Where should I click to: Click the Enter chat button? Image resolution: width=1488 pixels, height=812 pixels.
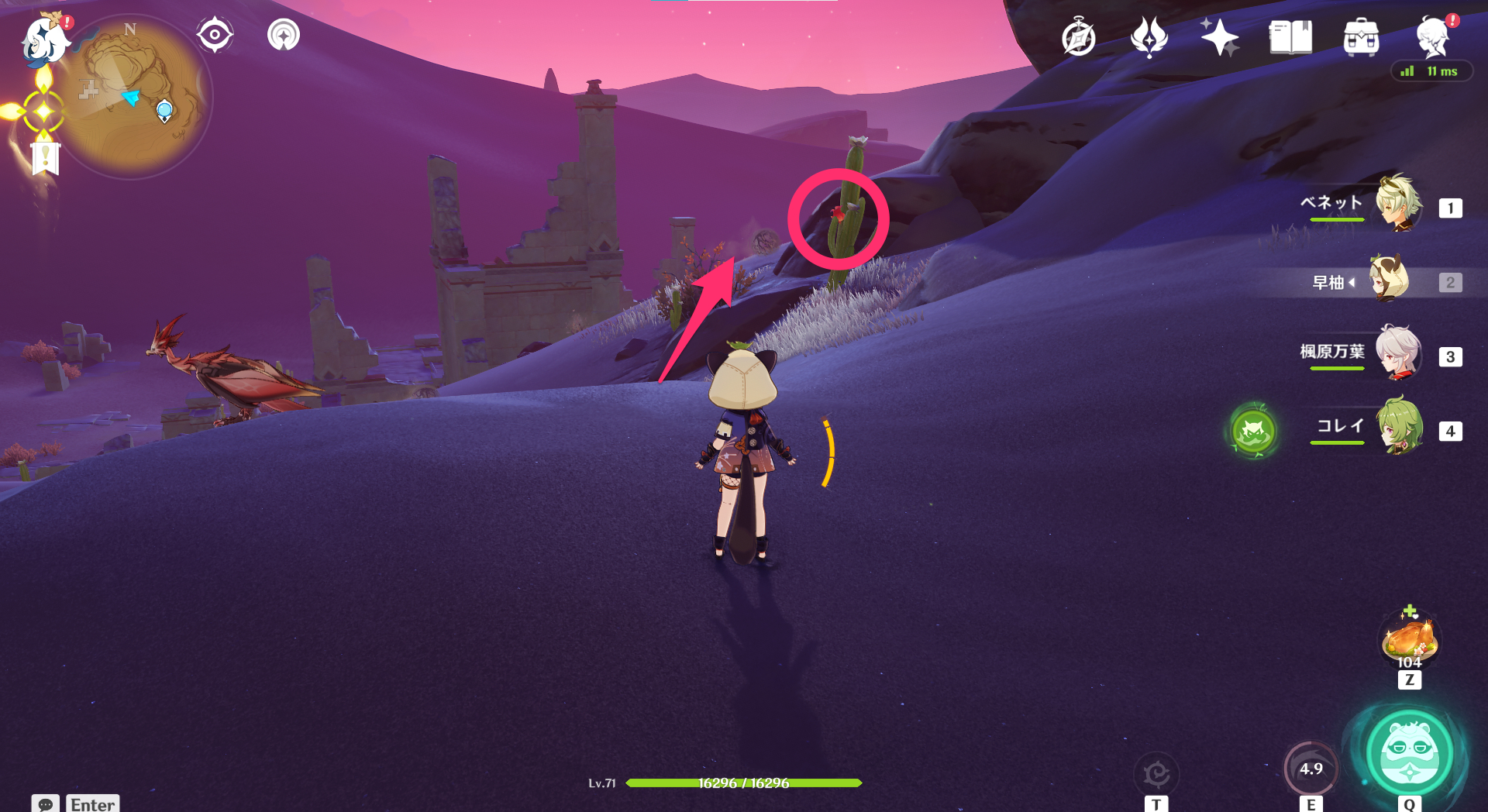[92, 804]
